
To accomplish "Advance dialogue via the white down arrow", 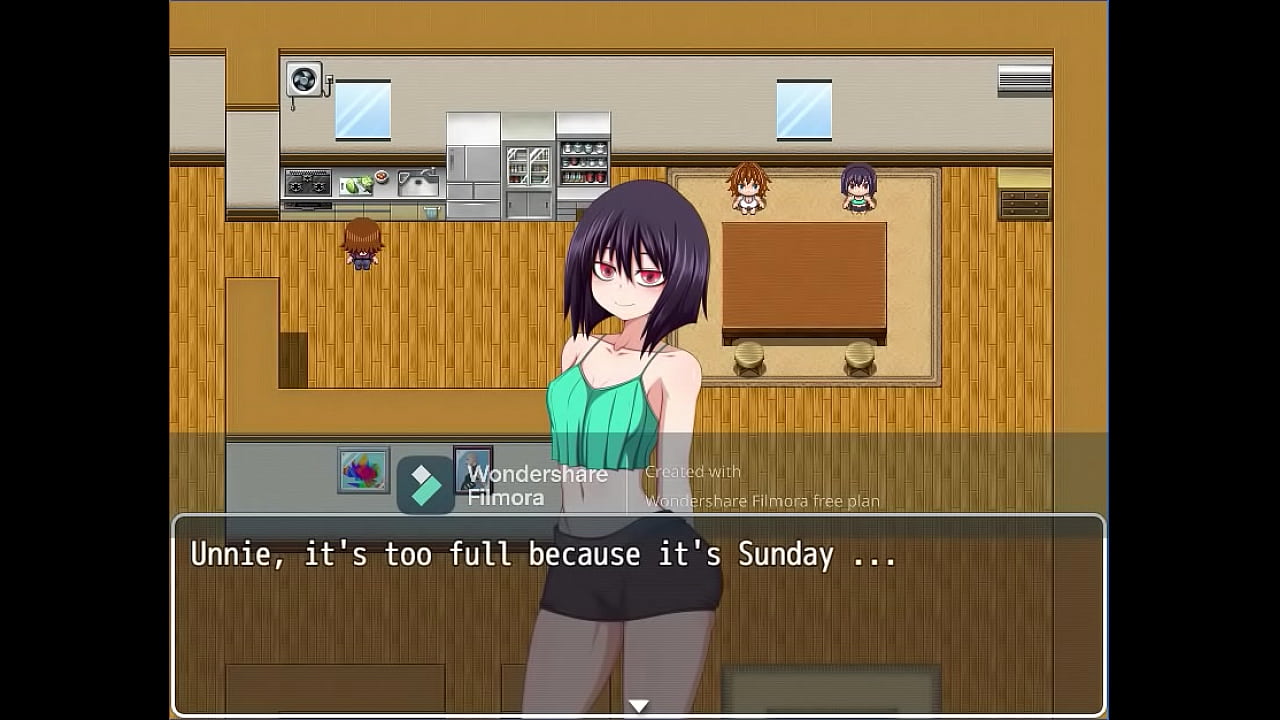I will pyautogui.click(x=638, y=706).
